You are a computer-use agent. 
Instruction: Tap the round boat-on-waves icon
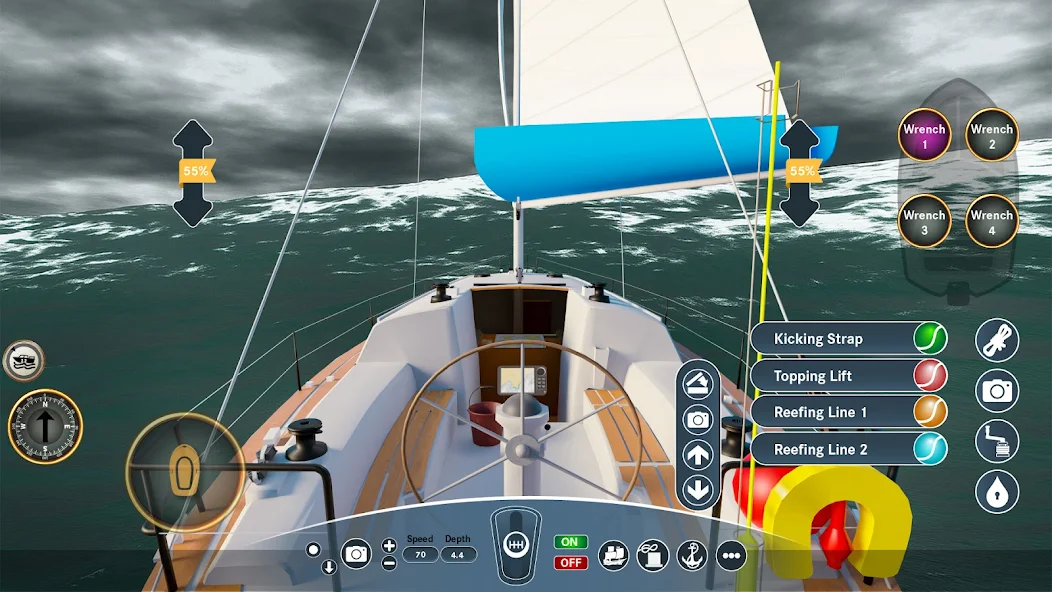point(22,360)
